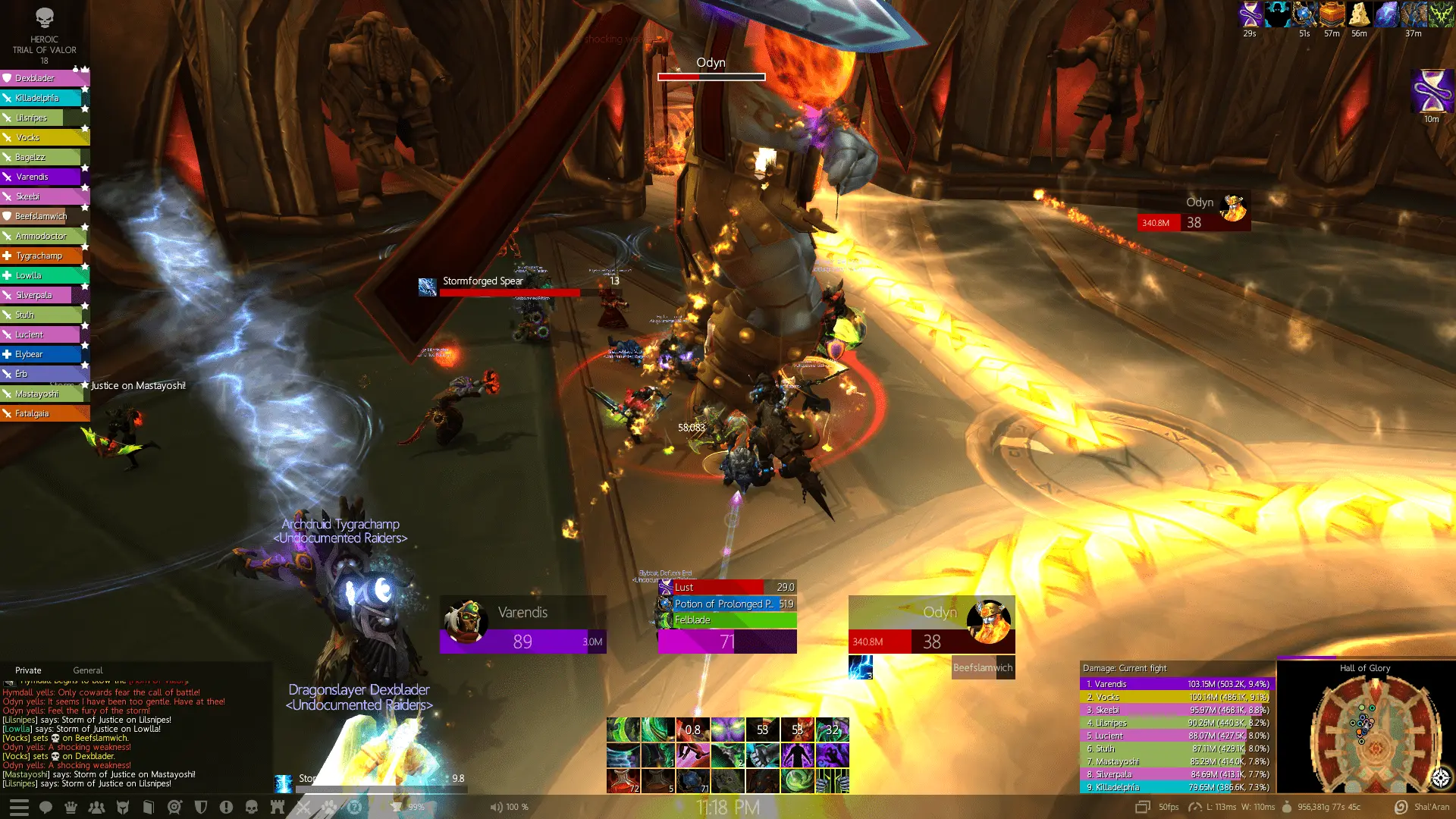1456x819 pixels.
Task: Open the castle tower icon in menu bar
Action: [278, 808]
